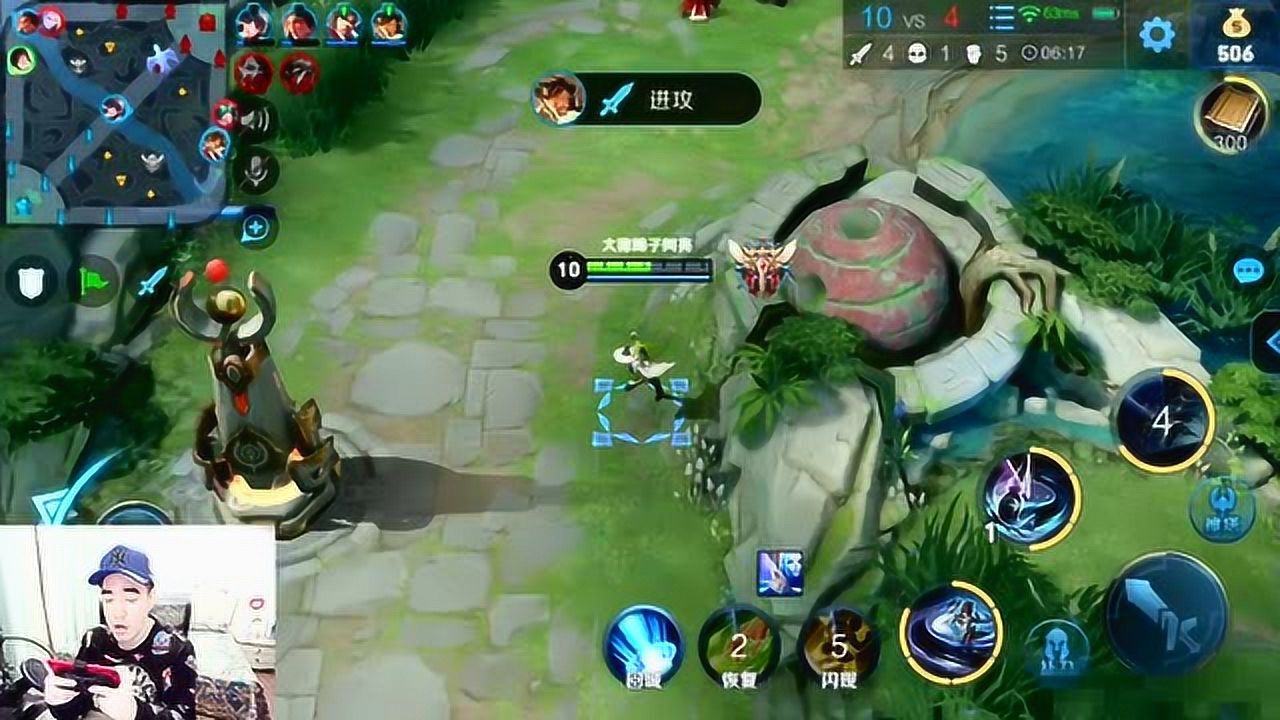The image size is (1280, 720).
Task: Open the settings gear
Action: (x=1157, y=36)
